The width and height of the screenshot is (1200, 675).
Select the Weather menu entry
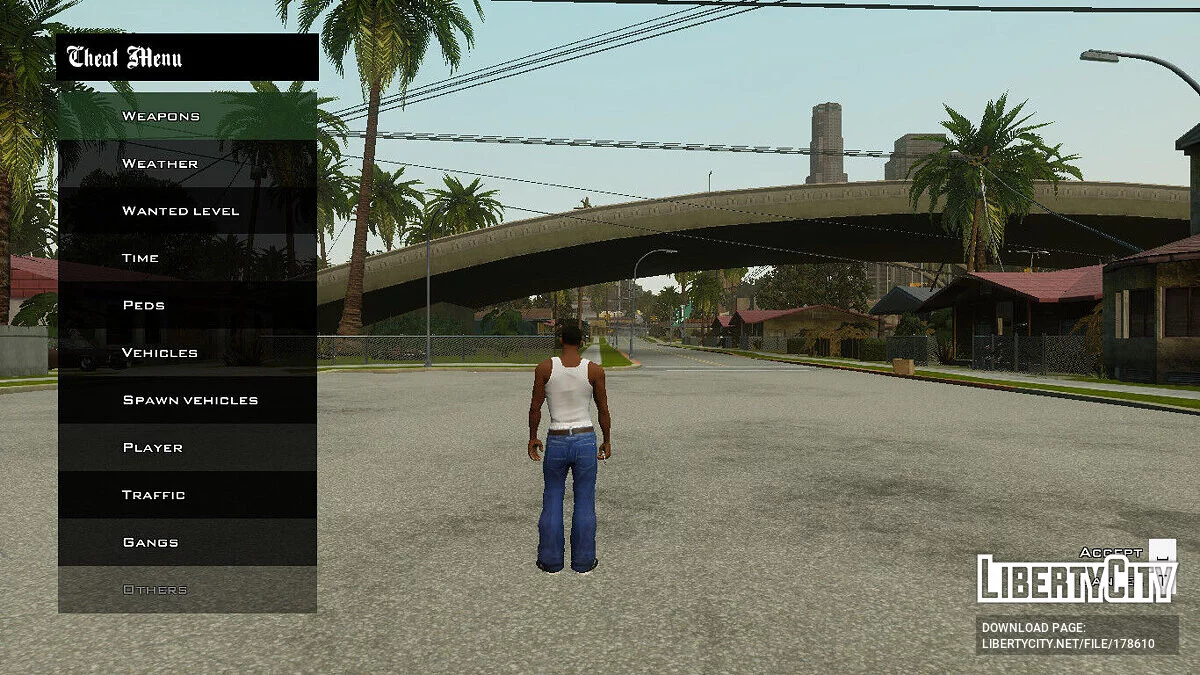tap(187, 163)
